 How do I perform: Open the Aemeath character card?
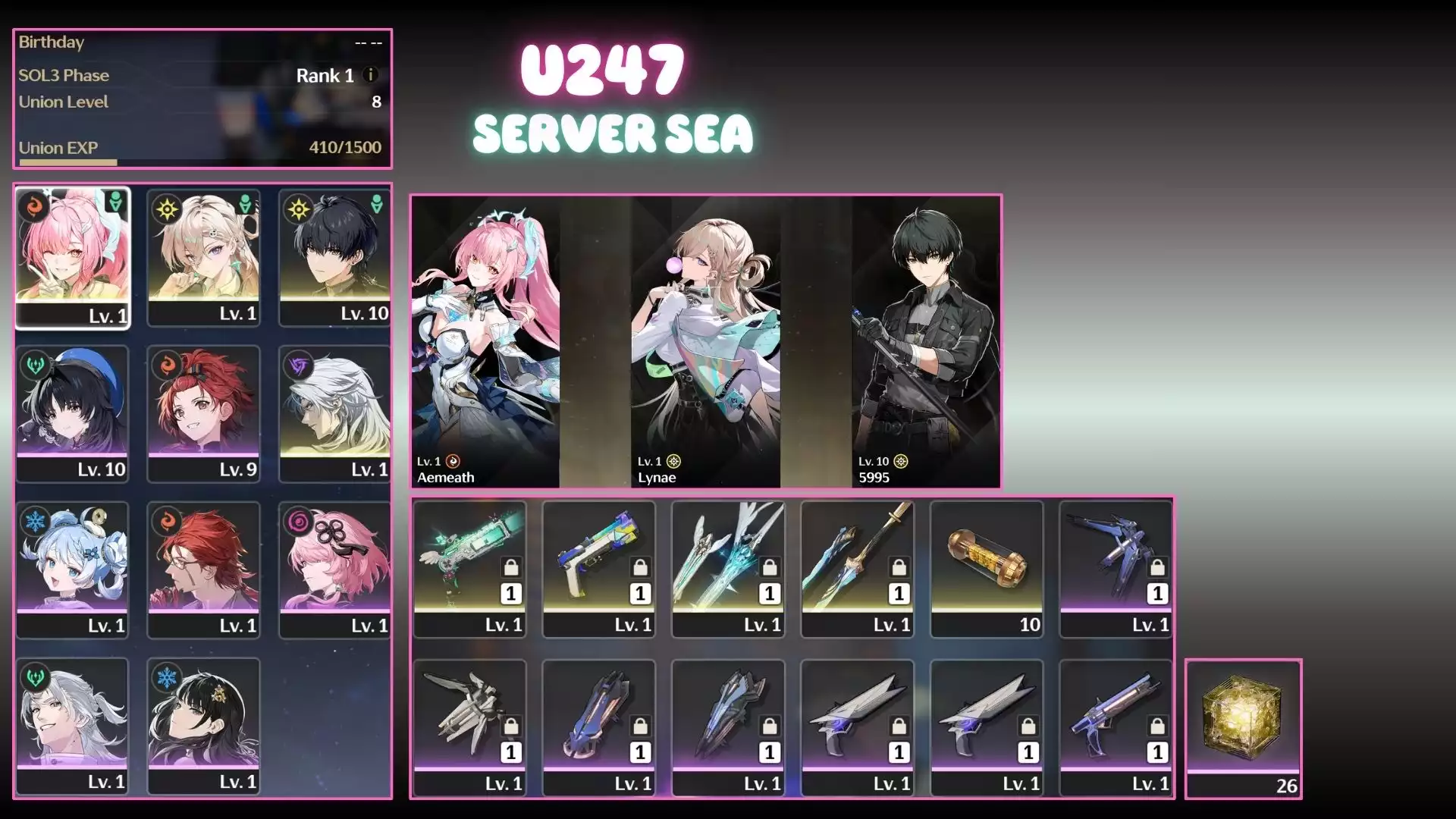pos(485,341)
